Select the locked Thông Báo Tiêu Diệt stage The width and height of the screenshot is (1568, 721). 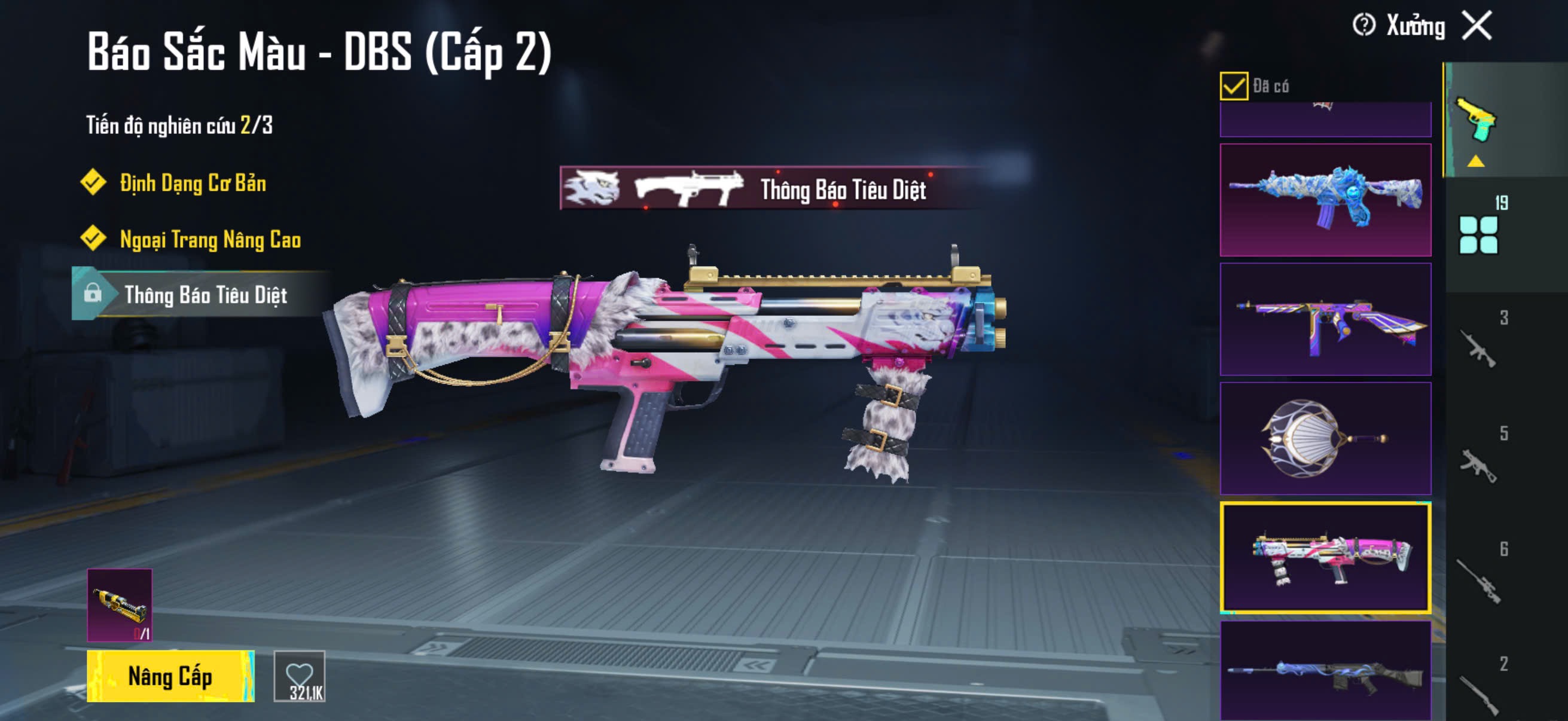click(205, 295)
